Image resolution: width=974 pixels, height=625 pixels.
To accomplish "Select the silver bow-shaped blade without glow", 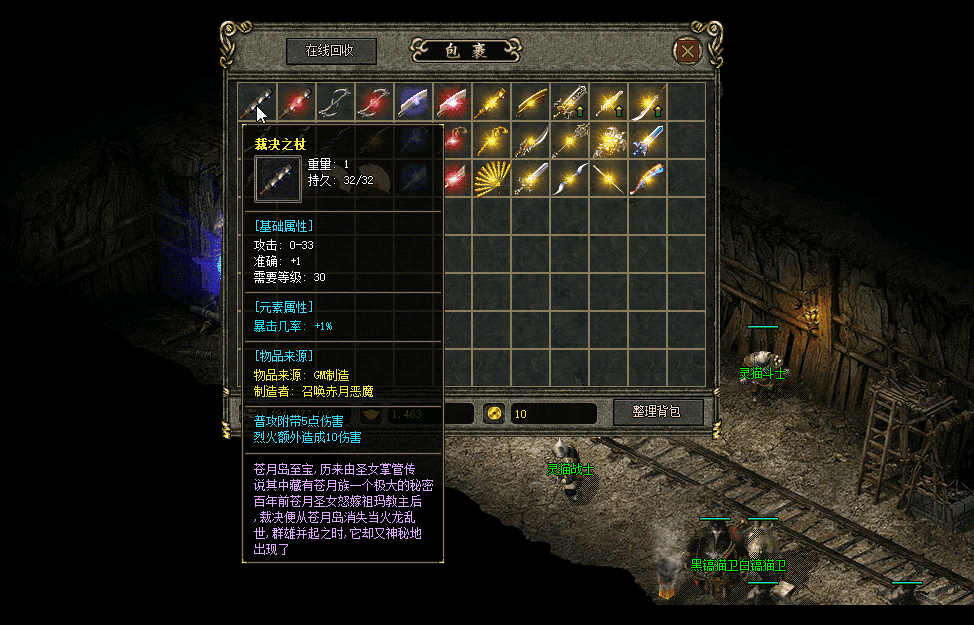I will coord(334,101).
